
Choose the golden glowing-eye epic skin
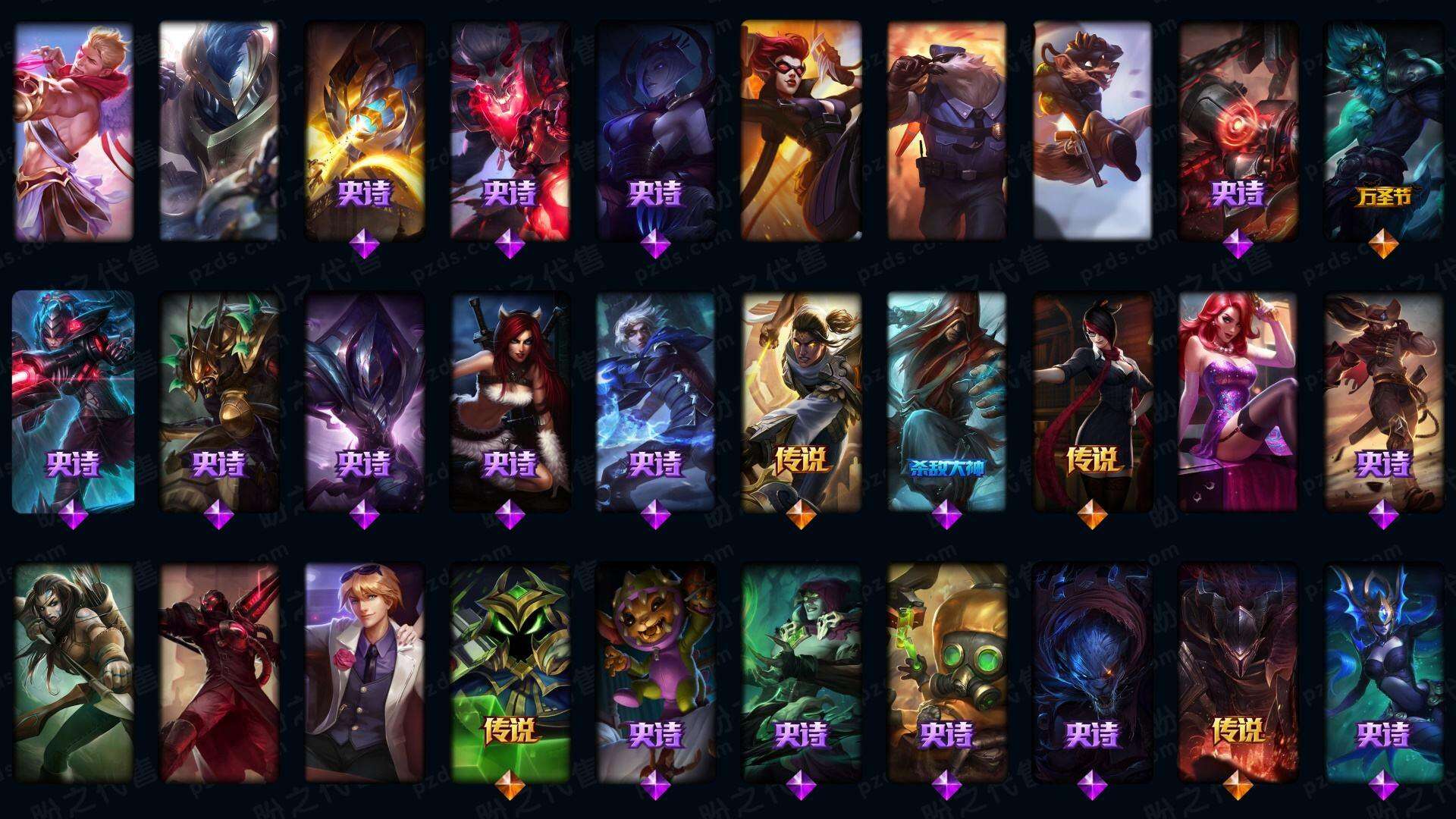pos(365,130)
